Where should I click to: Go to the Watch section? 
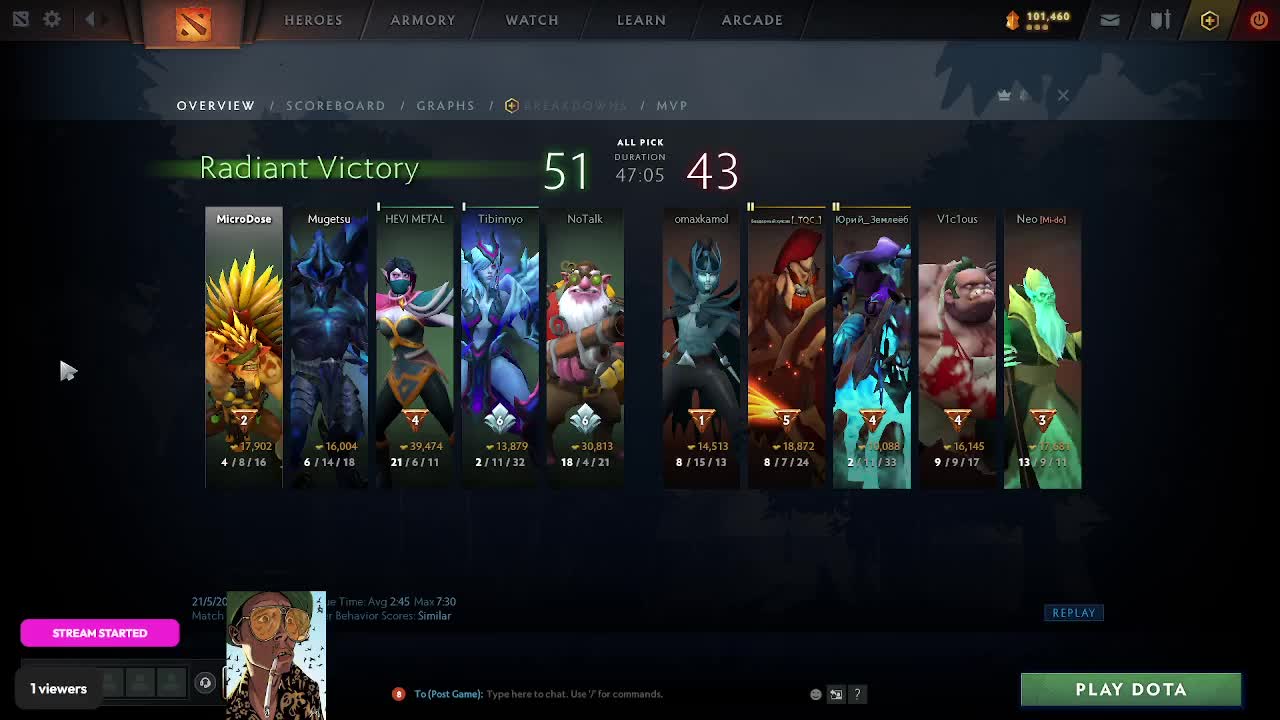point(532,20)
